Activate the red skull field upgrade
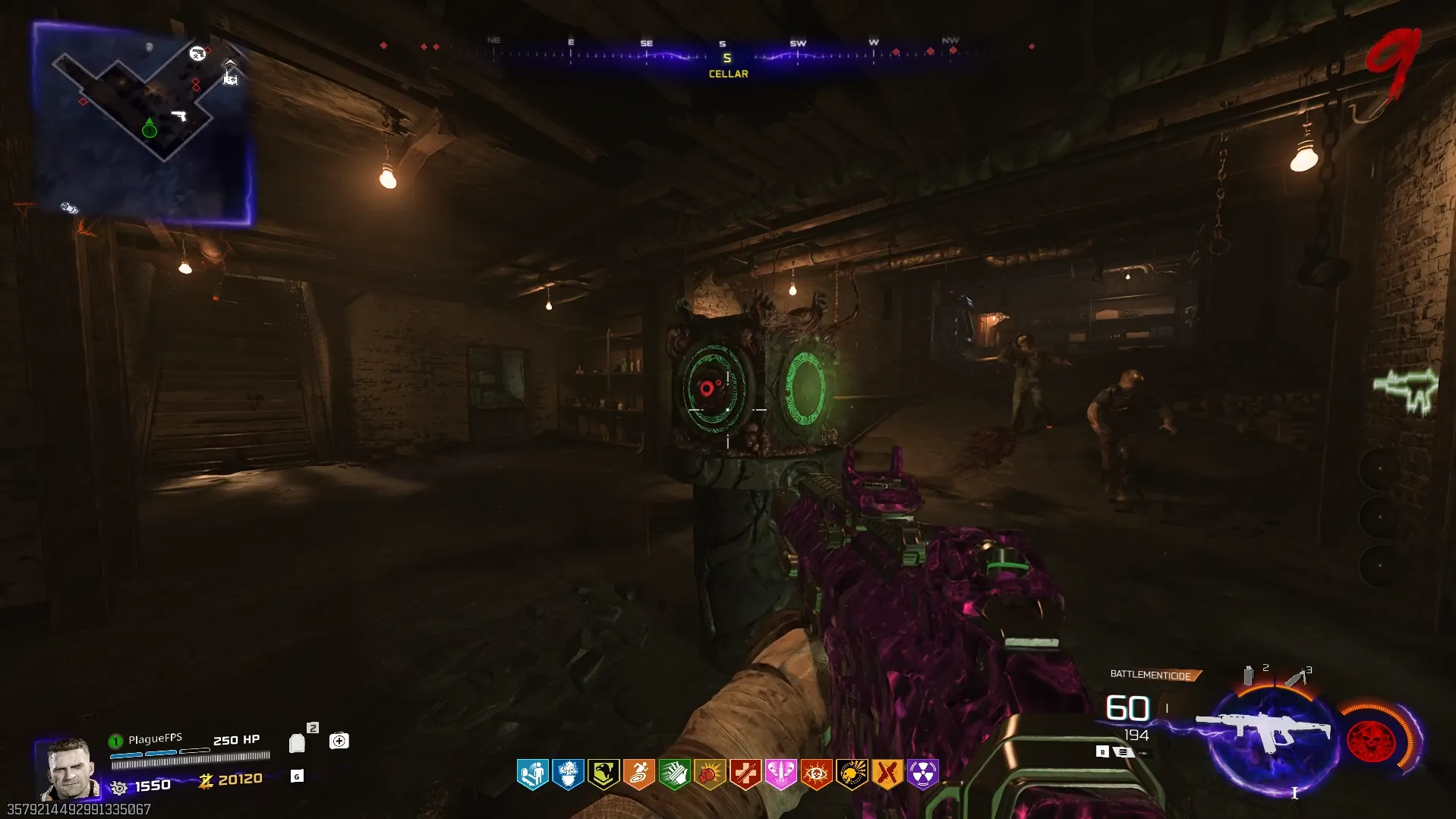 [x=1370, y=740]
